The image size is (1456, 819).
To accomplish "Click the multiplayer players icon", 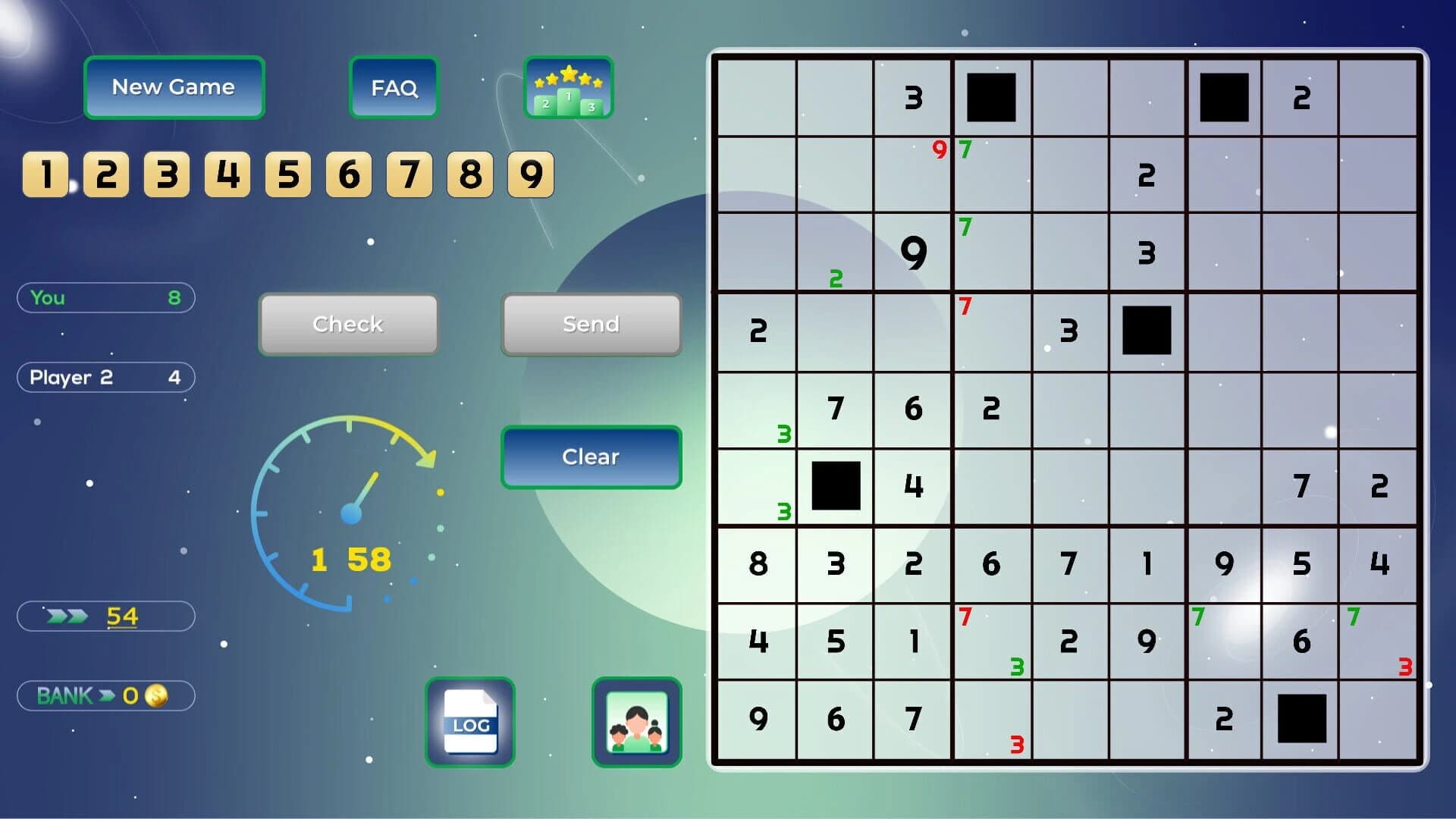I will [x=636, y=721].
